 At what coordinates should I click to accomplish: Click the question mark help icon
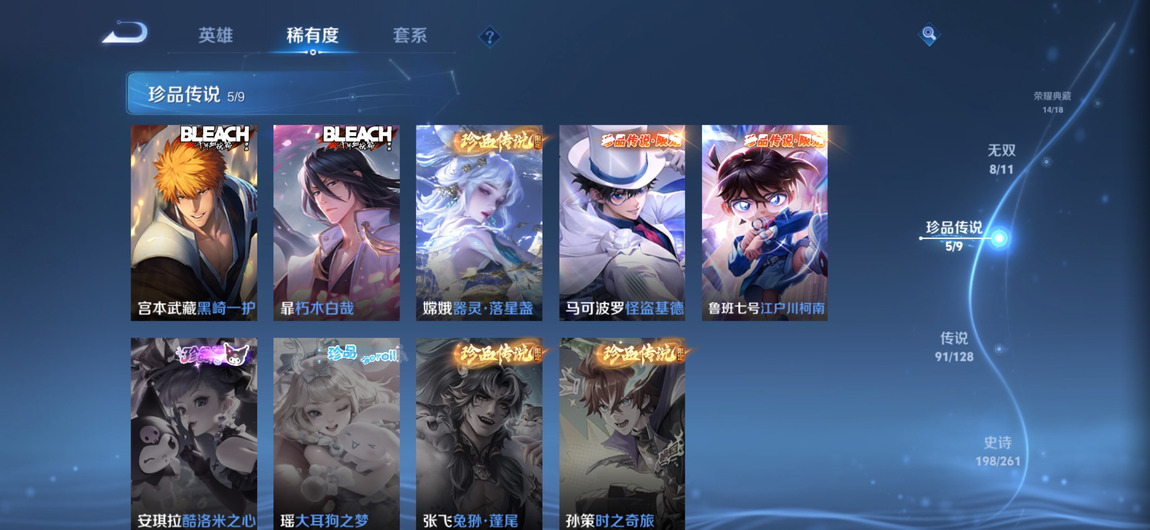click(489, 38)
